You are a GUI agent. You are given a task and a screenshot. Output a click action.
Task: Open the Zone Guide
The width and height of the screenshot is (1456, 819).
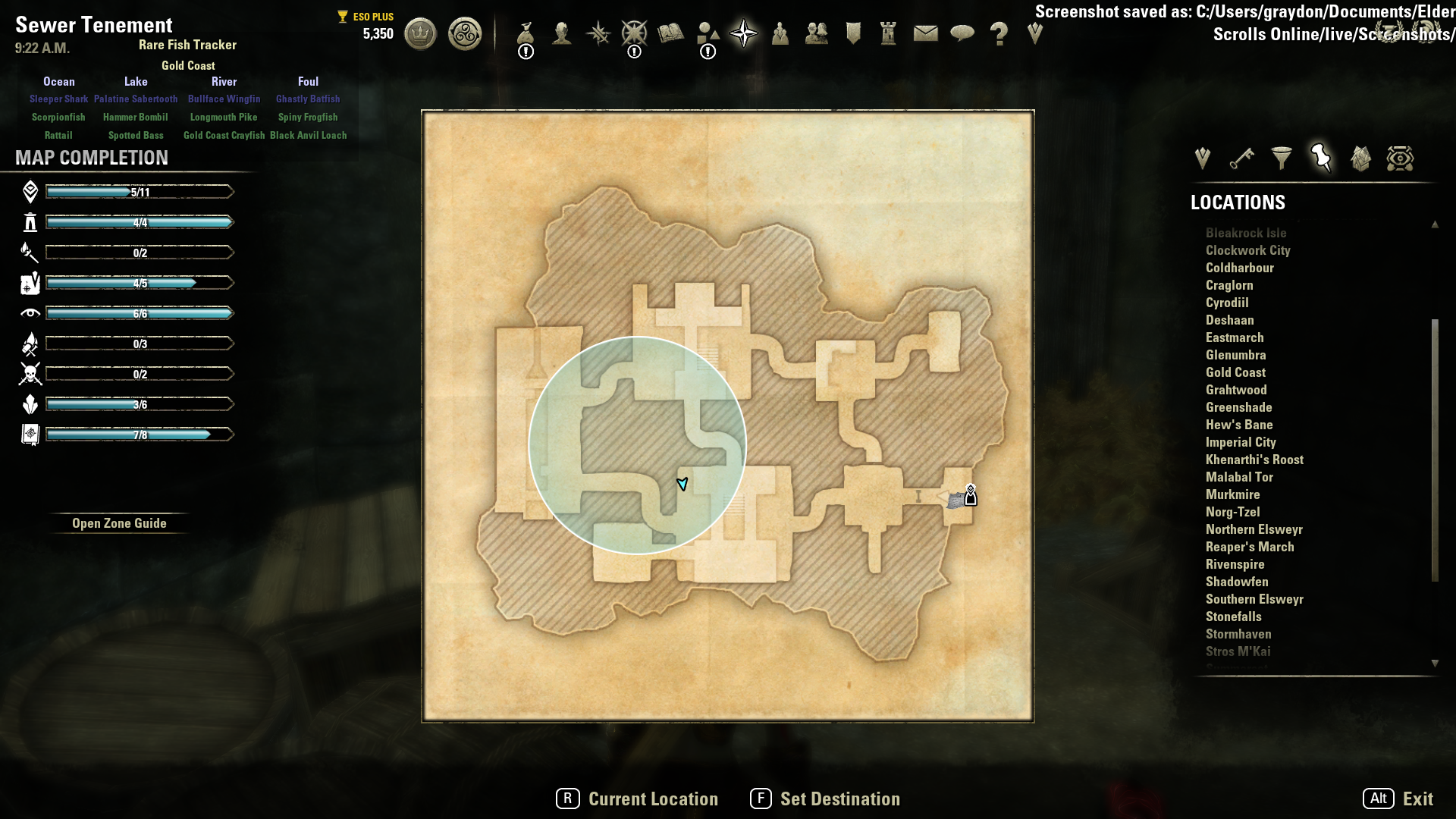point(119,523)
